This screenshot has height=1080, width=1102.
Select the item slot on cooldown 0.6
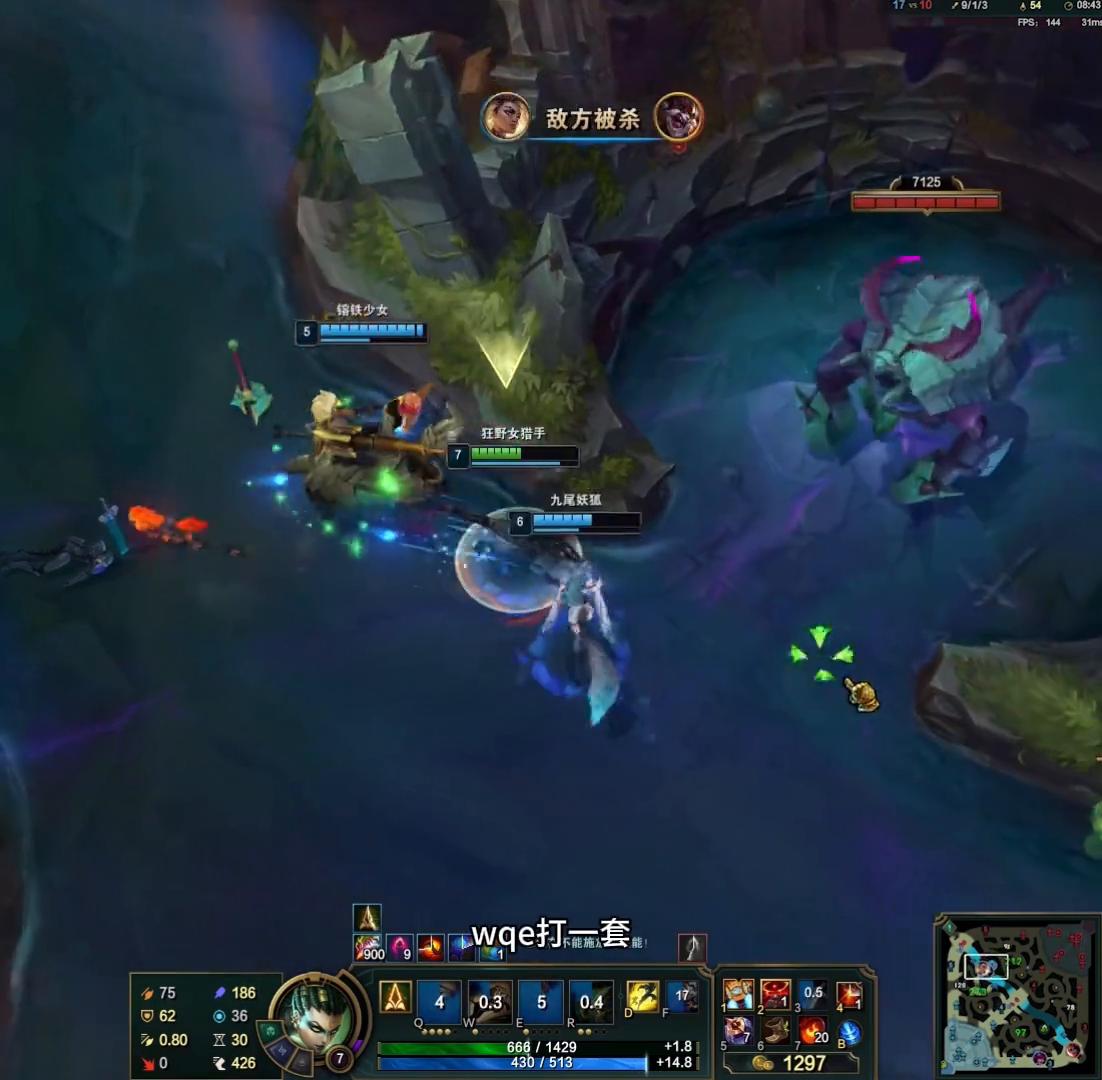point(813,996)
